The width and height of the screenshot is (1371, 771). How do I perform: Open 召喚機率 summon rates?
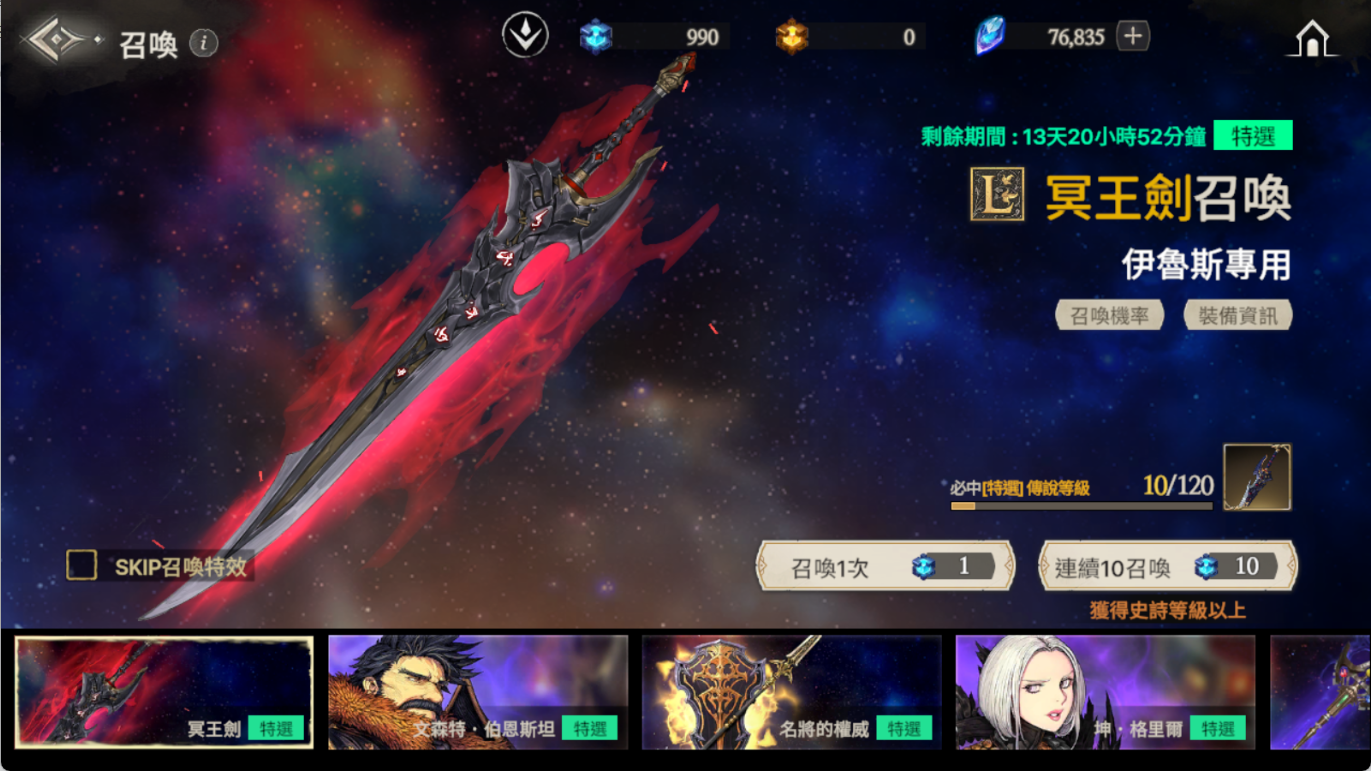pos(1109,316)
